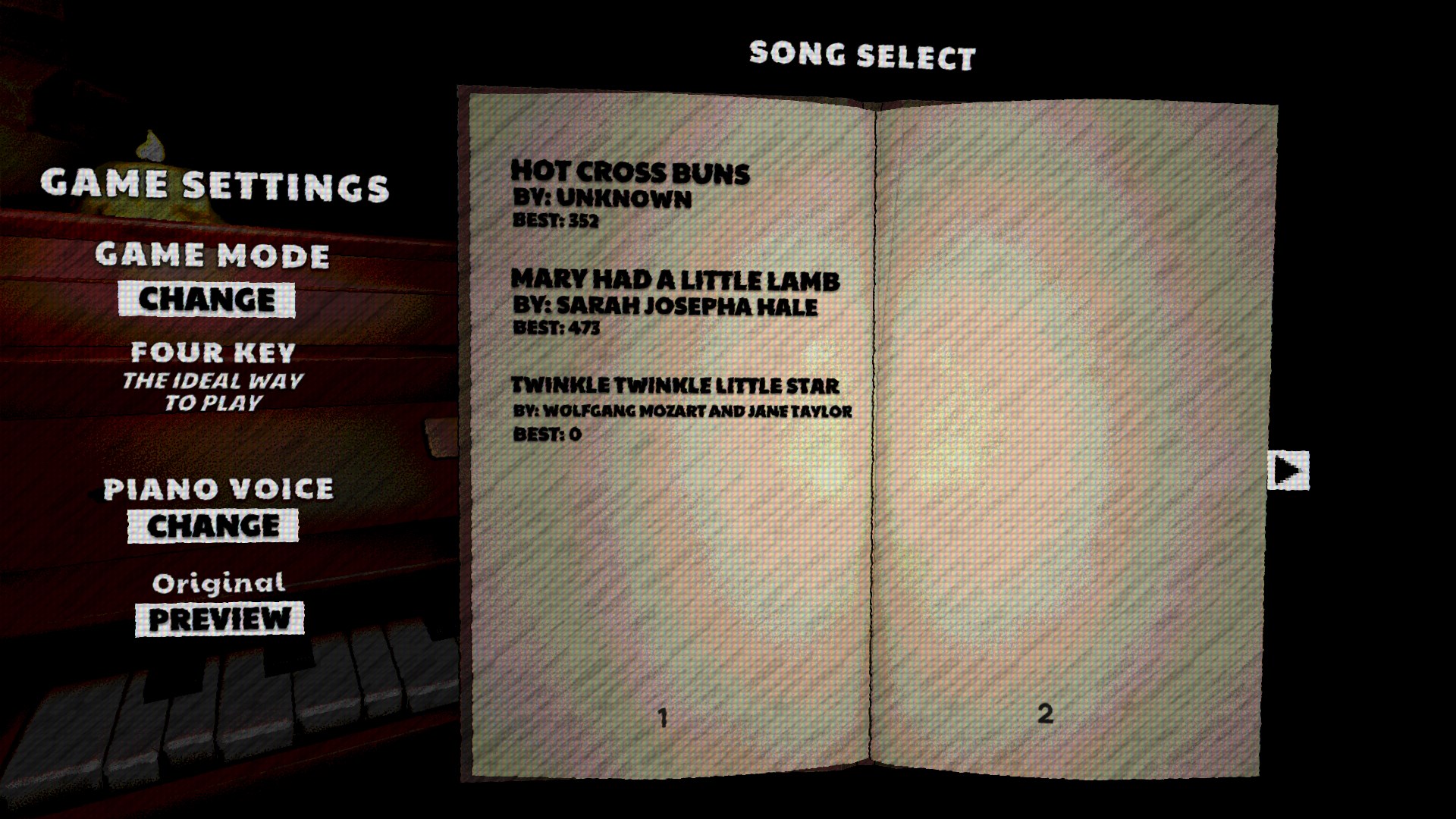Click the Four Key mode label

pos(213,352)
